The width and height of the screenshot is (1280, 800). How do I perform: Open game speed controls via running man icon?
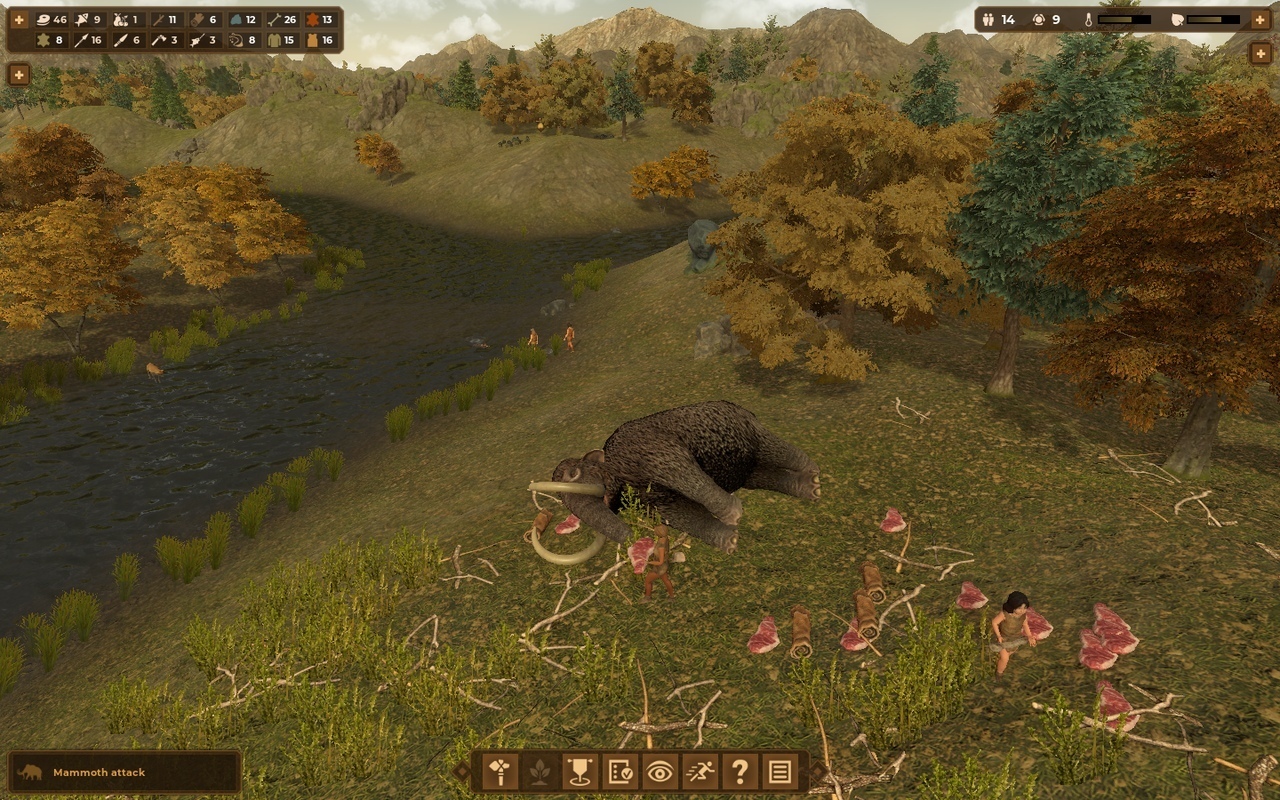pyautogui.click(x=699, y=772)
